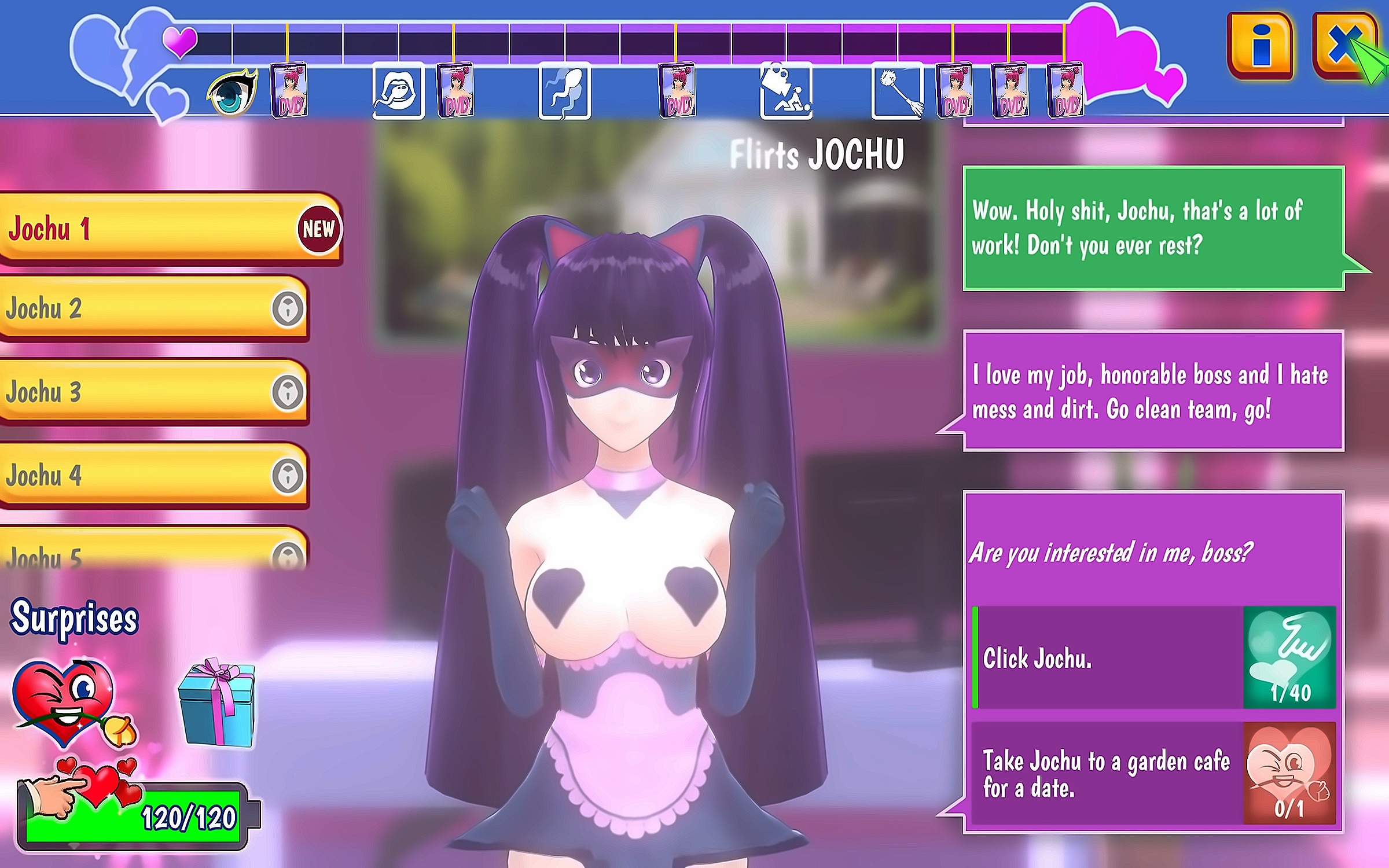This screenshot has width=1389, height=868.
Task: Click the lips and tongue reward icon
Action: click(398, 91)
